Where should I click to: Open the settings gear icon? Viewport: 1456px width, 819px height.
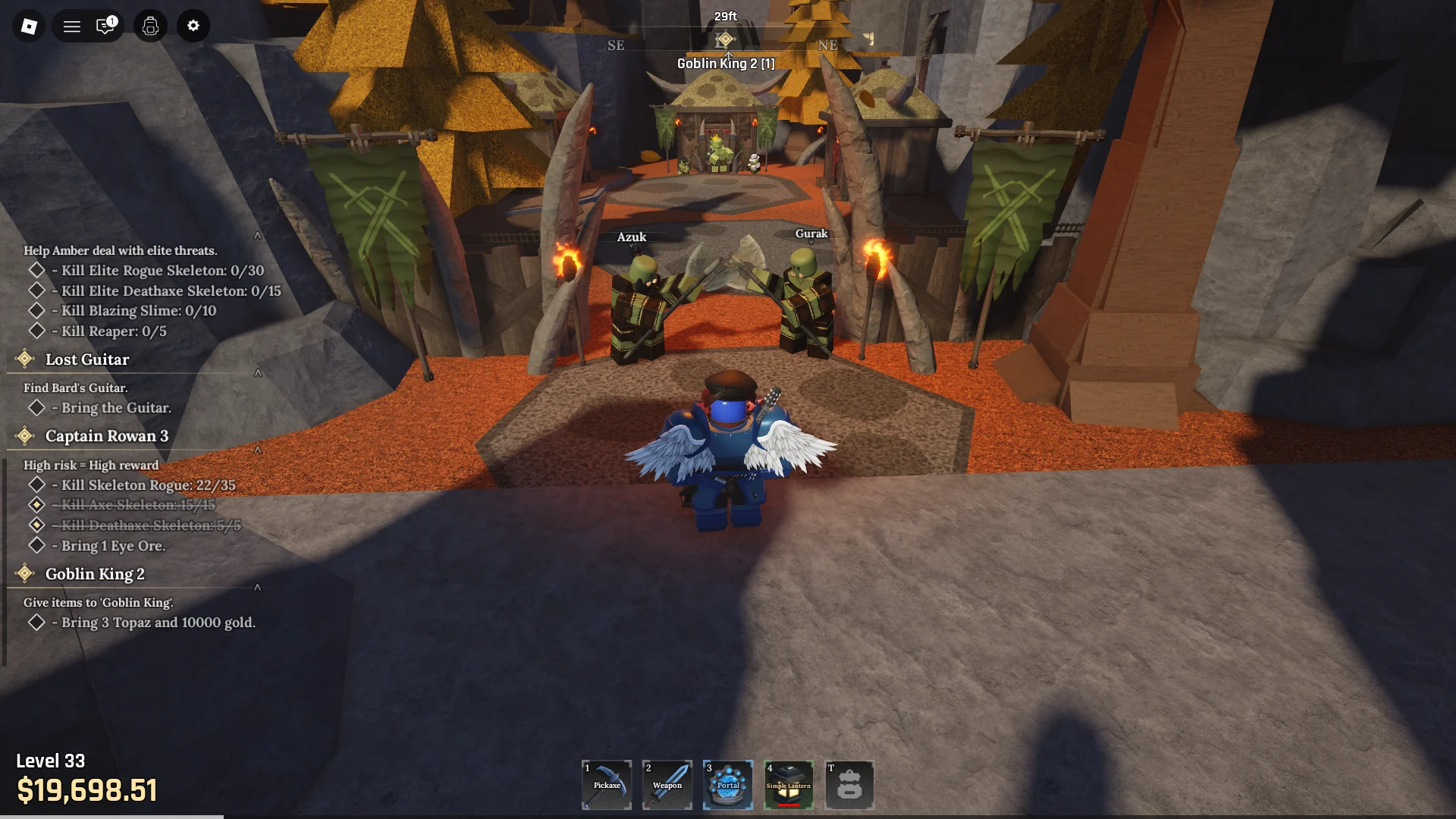(193, 26)
